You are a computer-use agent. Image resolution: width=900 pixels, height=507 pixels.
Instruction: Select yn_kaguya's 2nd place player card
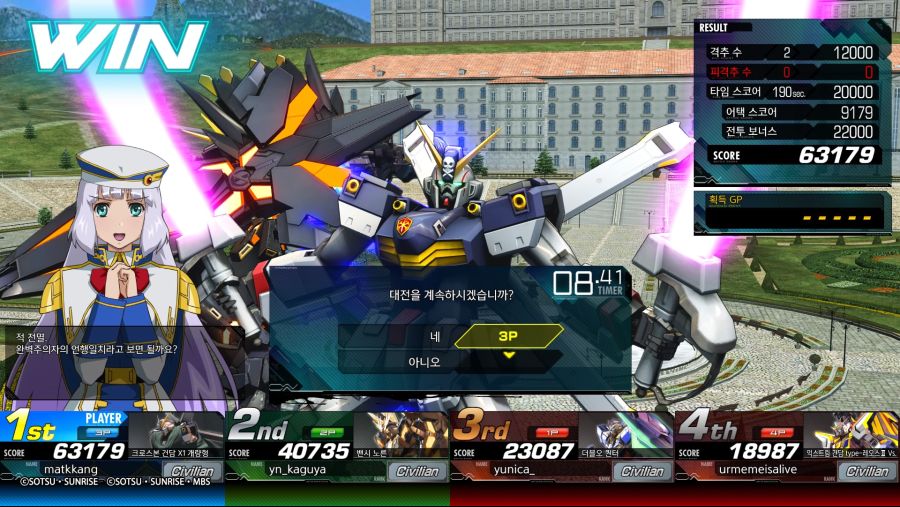point(337,446)
